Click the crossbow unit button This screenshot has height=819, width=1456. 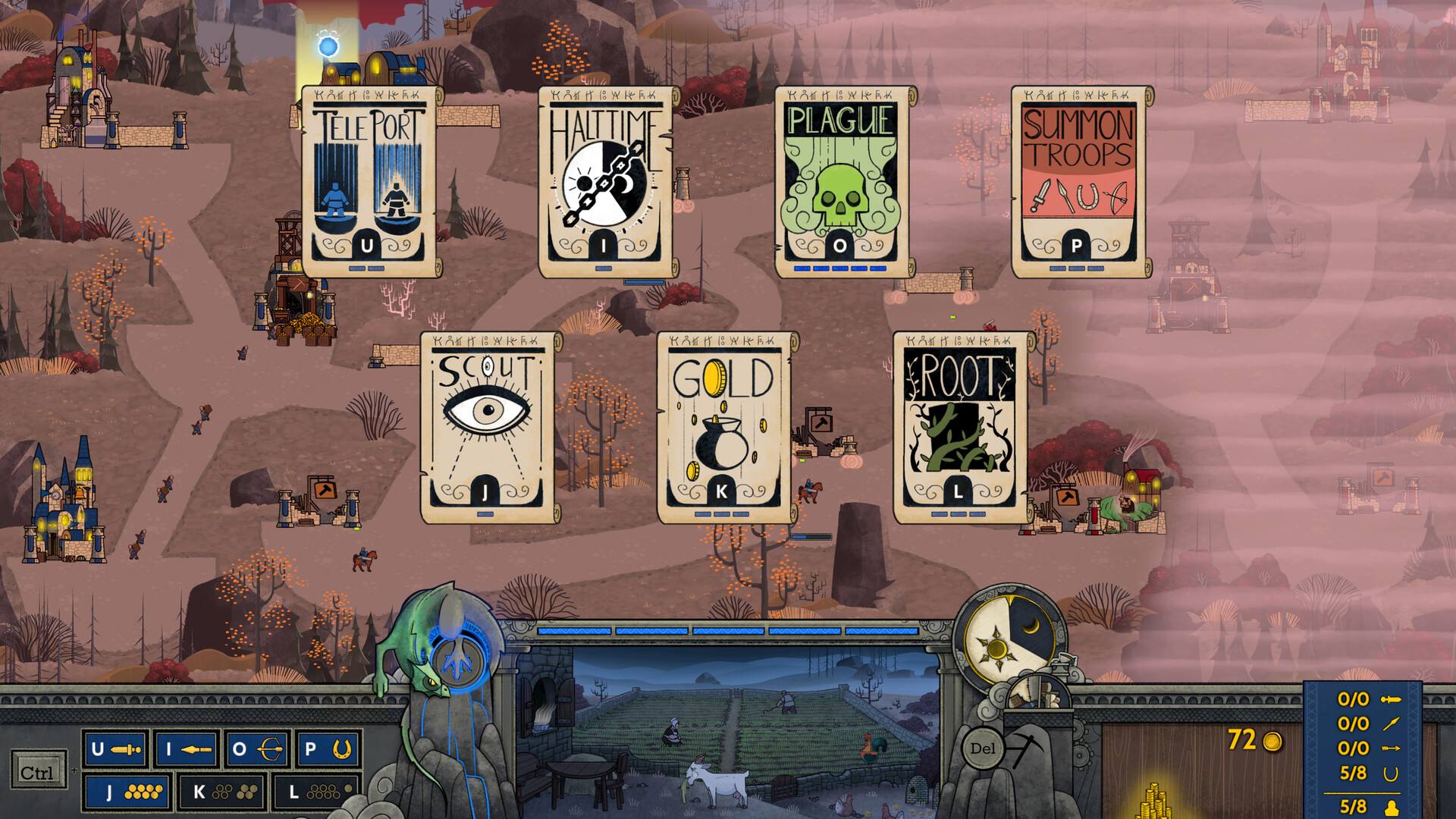coord(258,750)
